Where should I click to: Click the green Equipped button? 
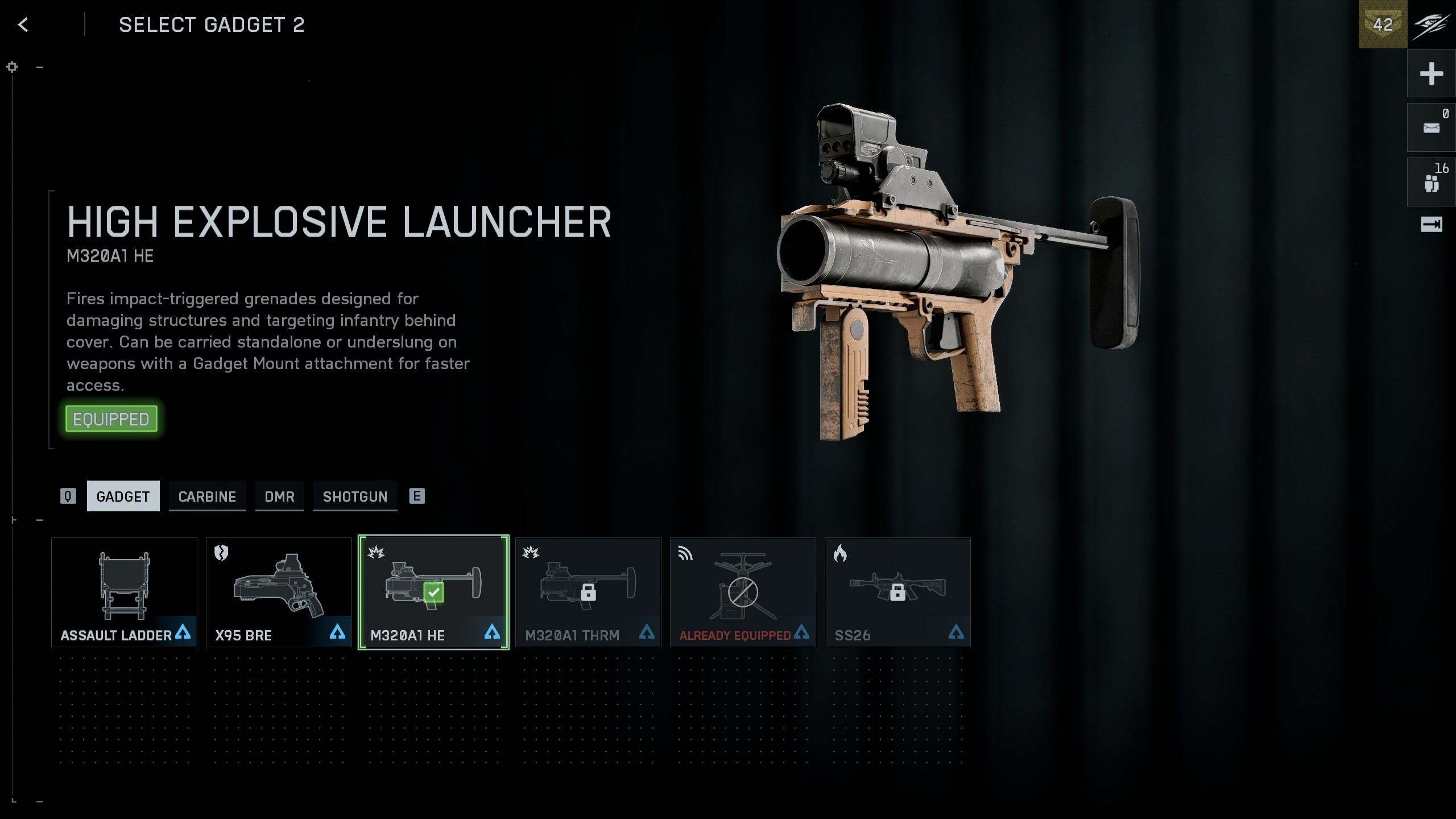[x=111, y=419]
